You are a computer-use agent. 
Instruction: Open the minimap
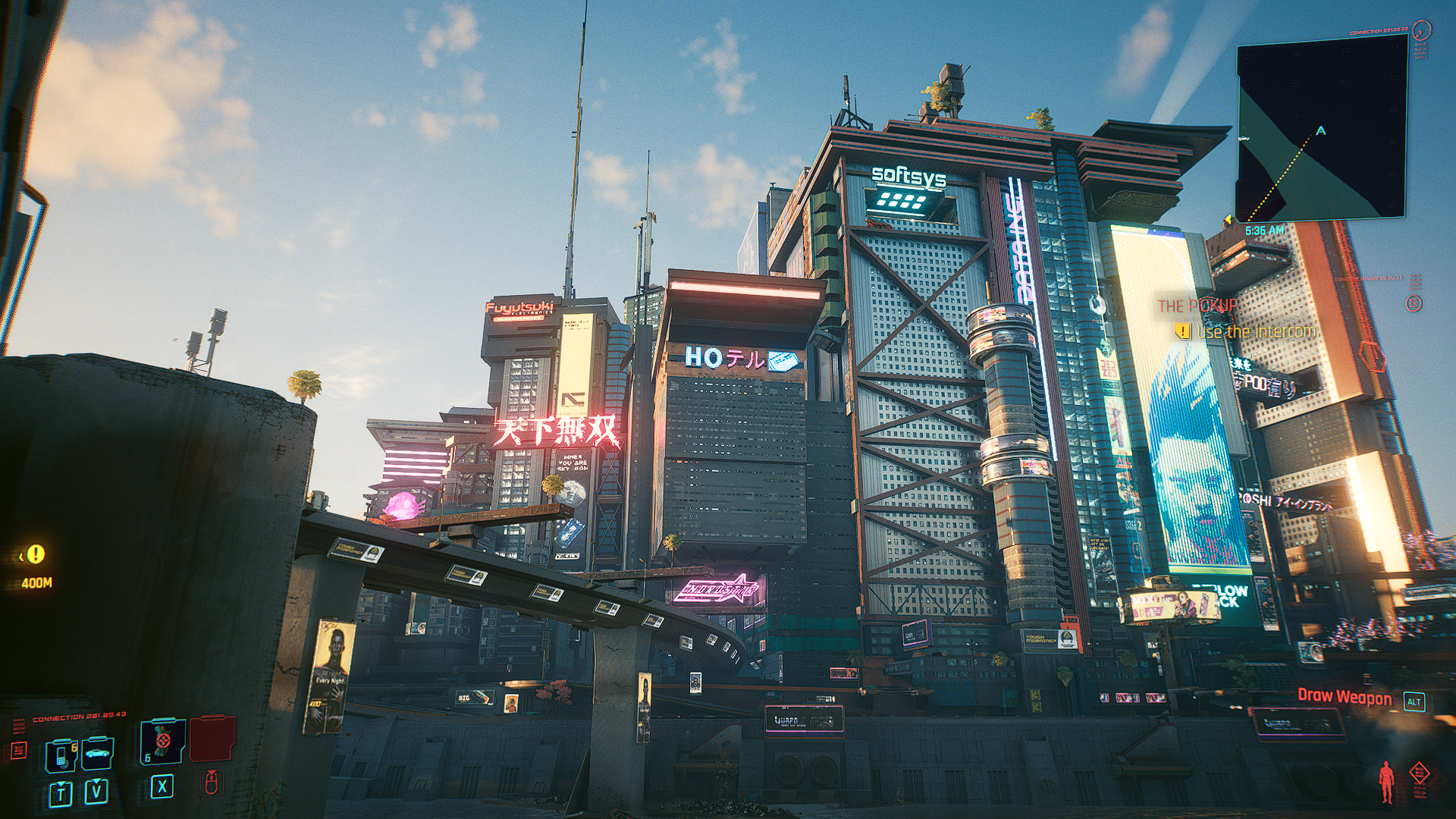[1320, 129]
